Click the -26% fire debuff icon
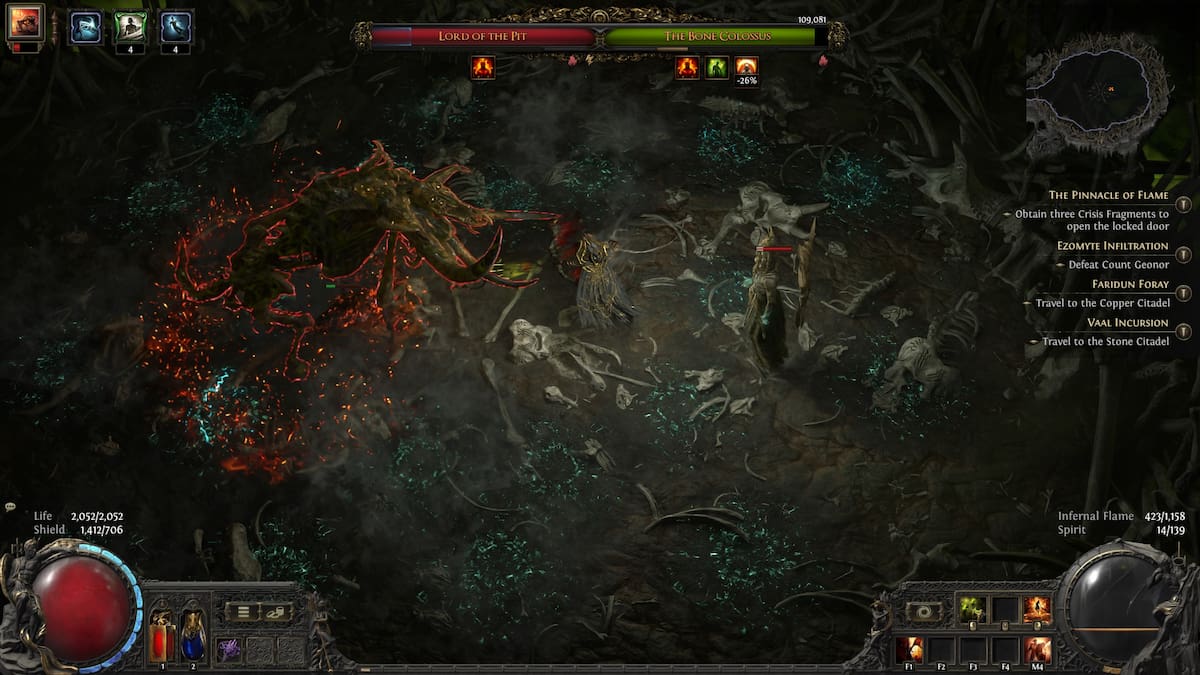Viewport: 1200px width, 675px height. [x=746, y=68]
